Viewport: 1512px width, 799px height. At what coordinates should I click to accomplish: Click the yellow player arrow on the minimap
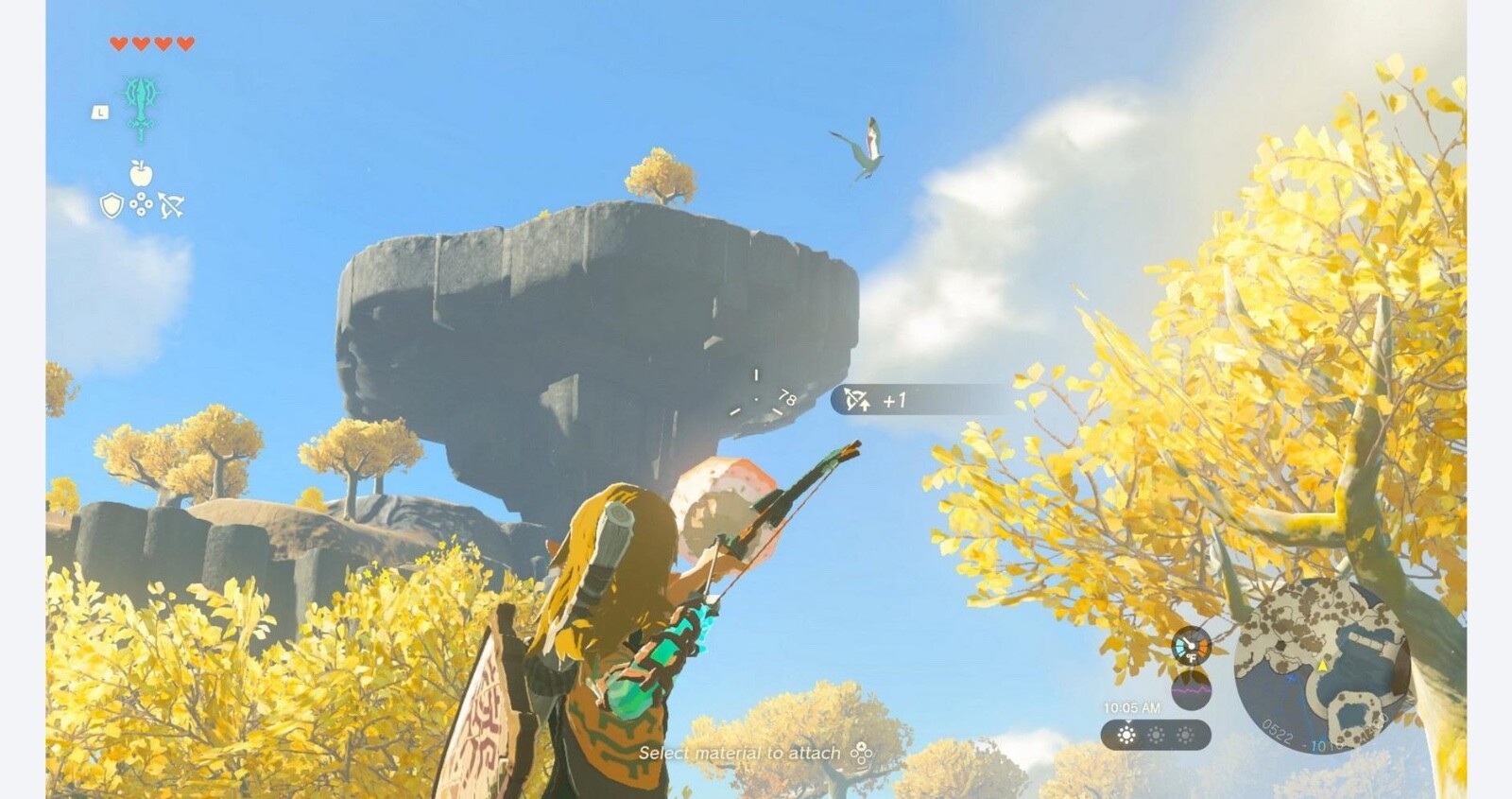tap(1322, 666)
